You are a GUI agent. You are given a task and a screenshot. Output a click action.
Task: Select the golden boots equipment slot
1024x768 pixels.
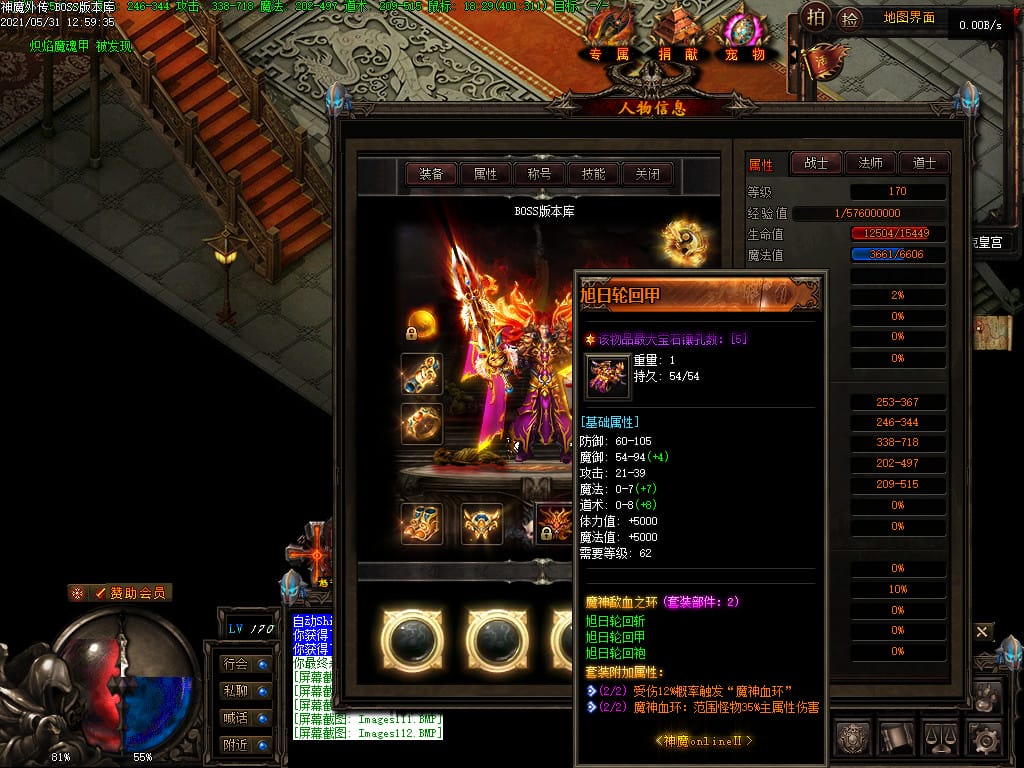tap(421, 524)
